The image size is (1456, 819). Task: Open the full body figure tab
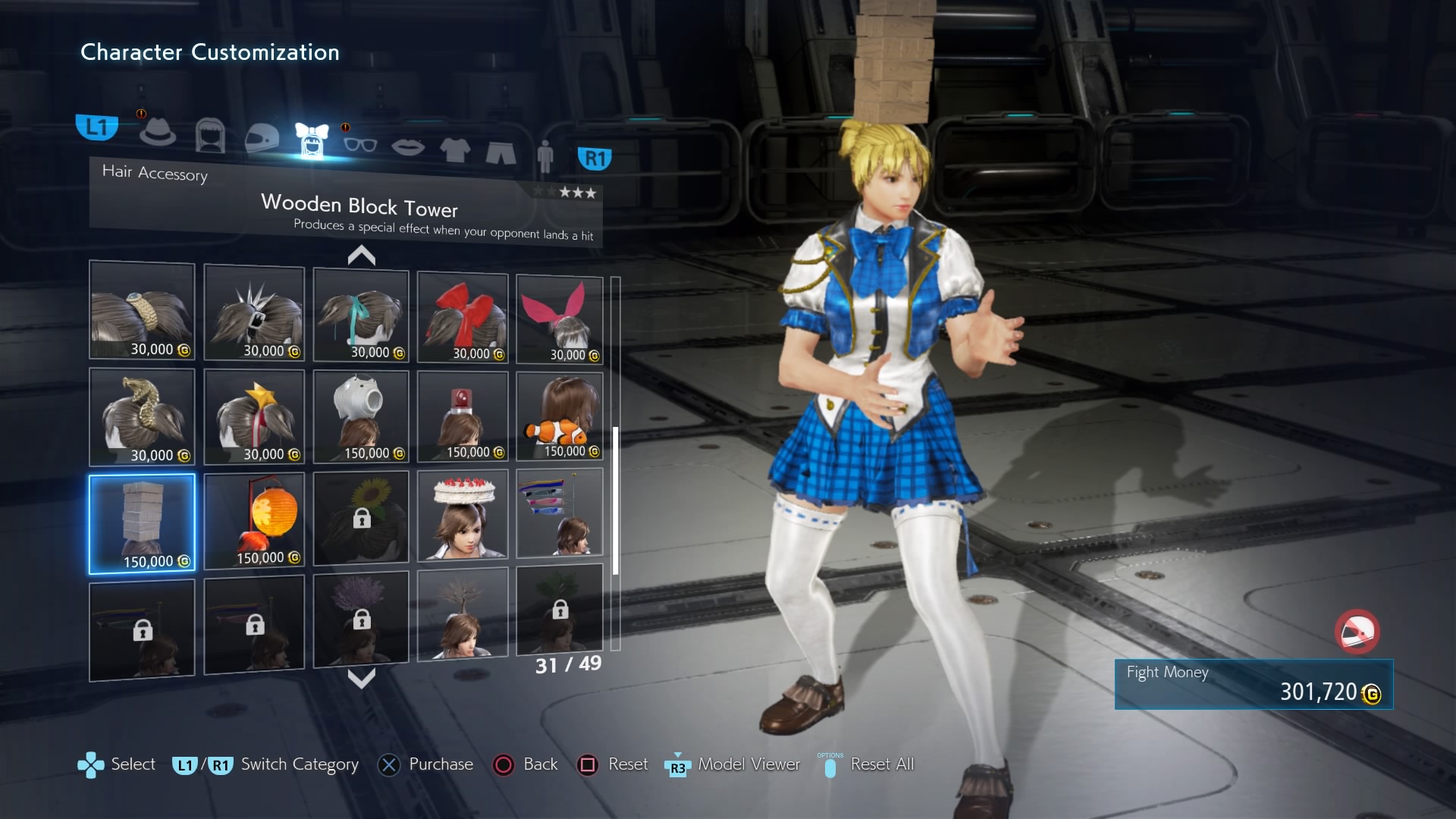click(x=544, y=156)
